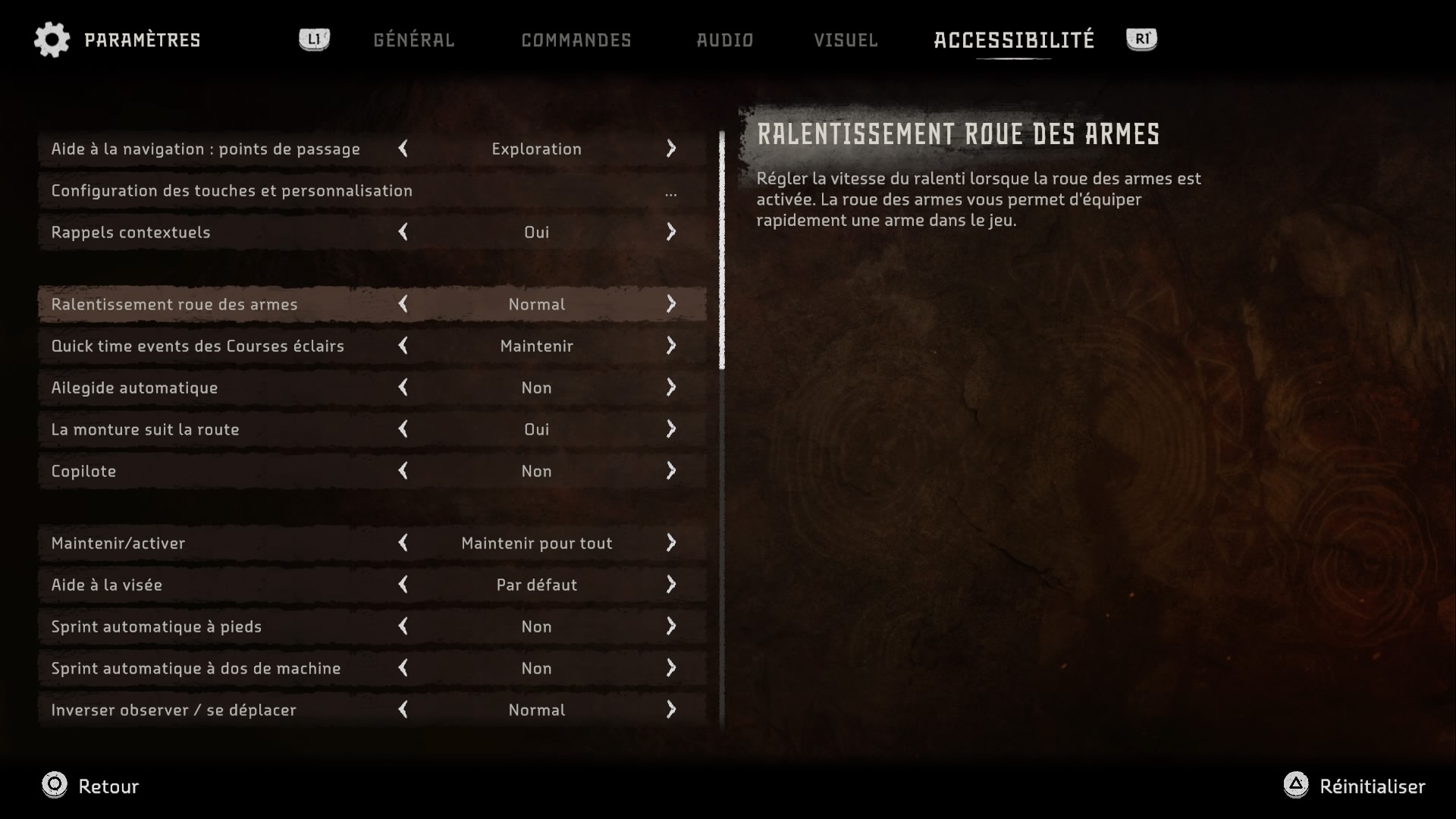Click left arrow for Aide à la navigation
1456x819 pixels.
(403, 149)
